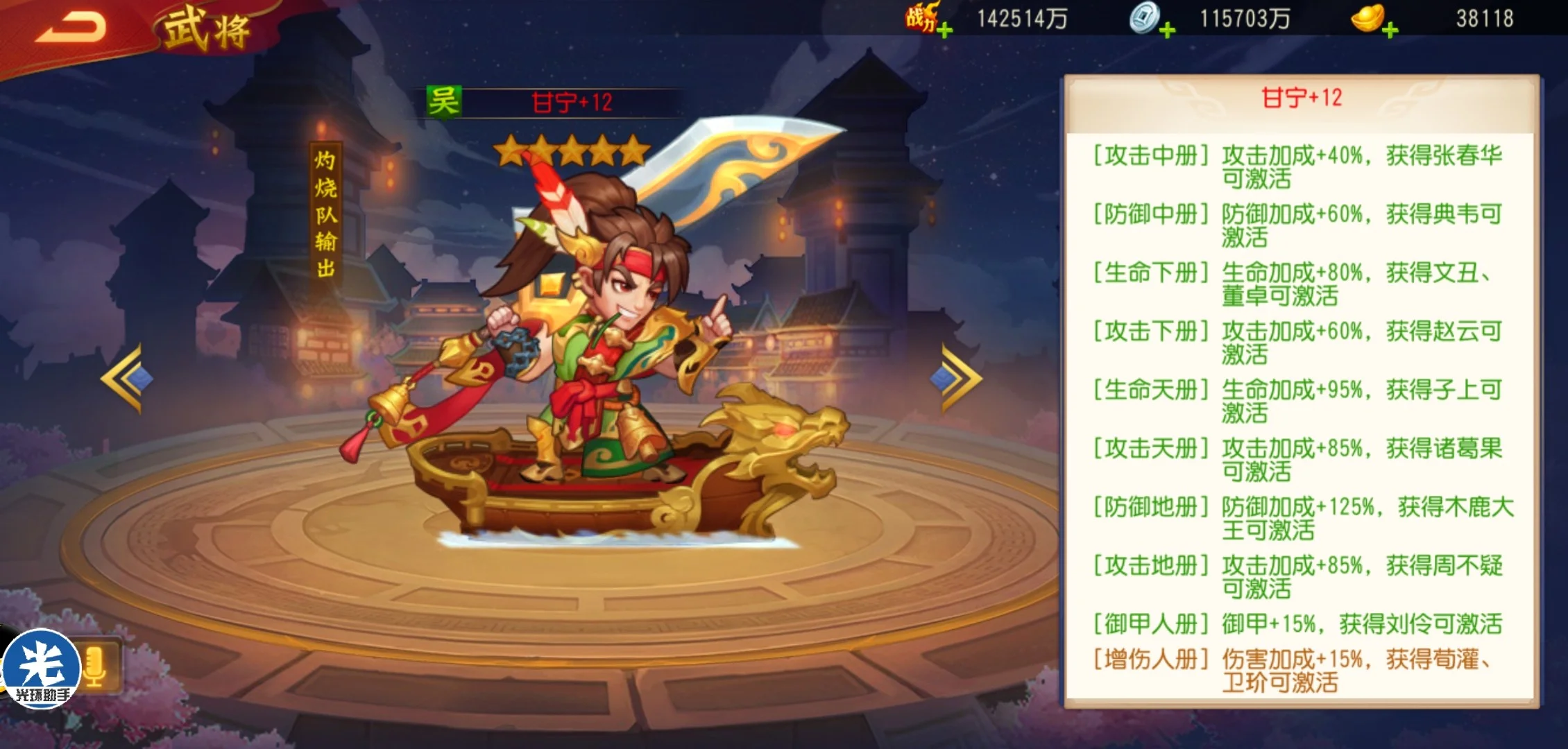The height and width of the screenshot is (749, 1568).
Task: Select the 增伤人册 bond row
Action: (1299, 670)
